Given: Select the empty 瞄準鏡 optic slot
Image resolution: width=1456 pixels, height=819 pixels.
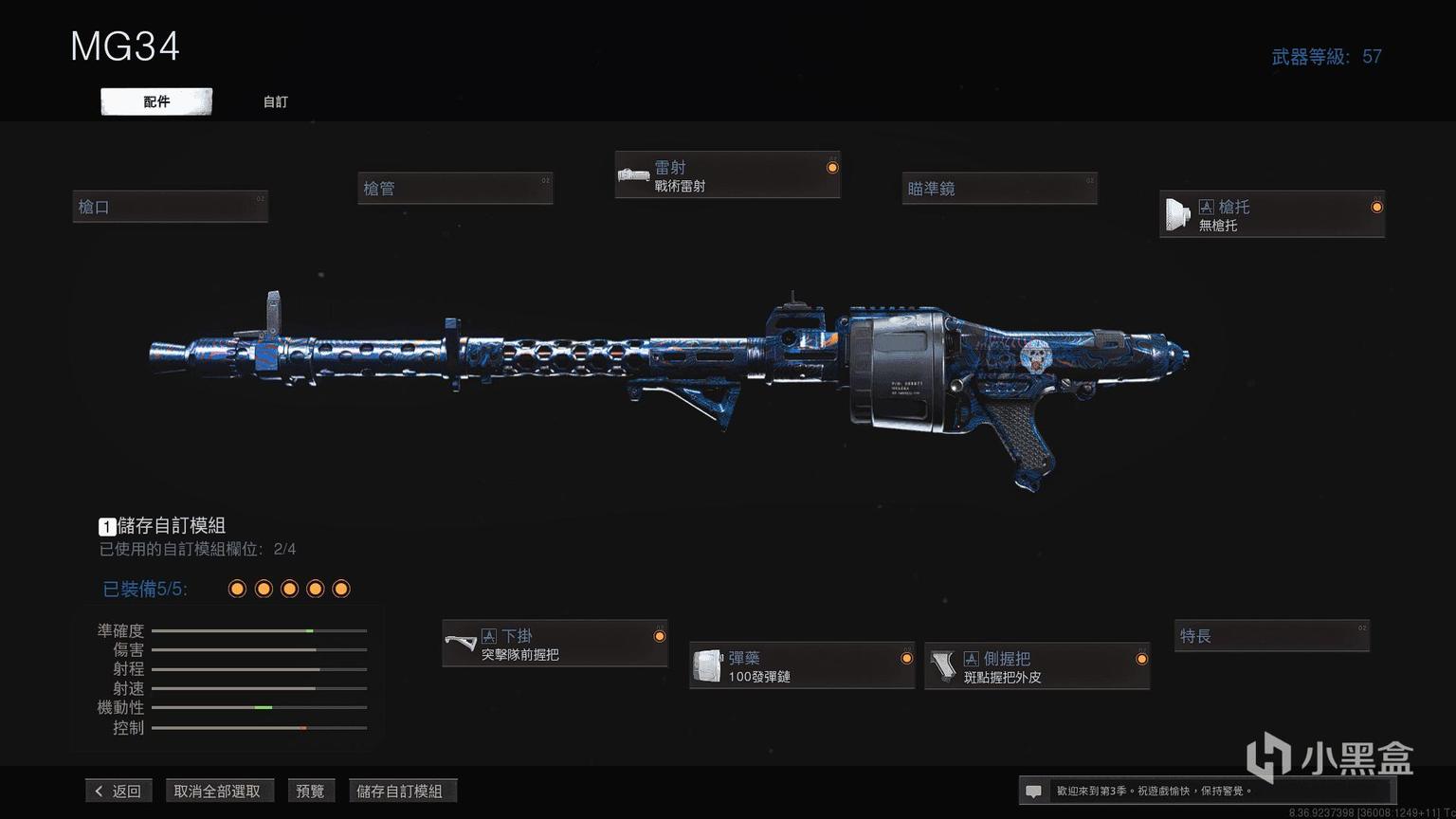Looking at the screenshot, I should tap(999, 189).
